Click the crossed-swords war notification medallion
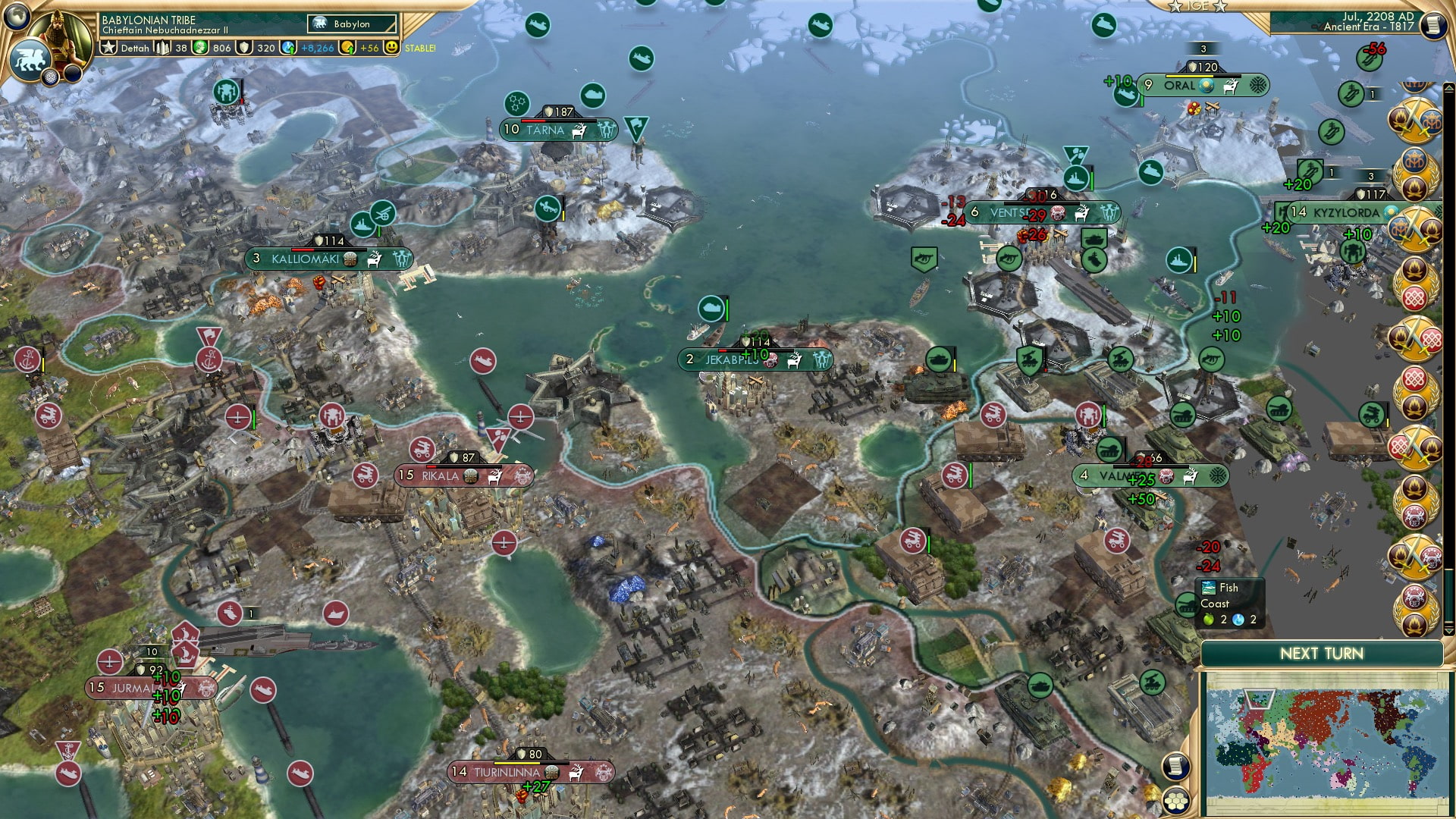The width and height of the screenshot is (1456, 819). [x=1418, y=121]
